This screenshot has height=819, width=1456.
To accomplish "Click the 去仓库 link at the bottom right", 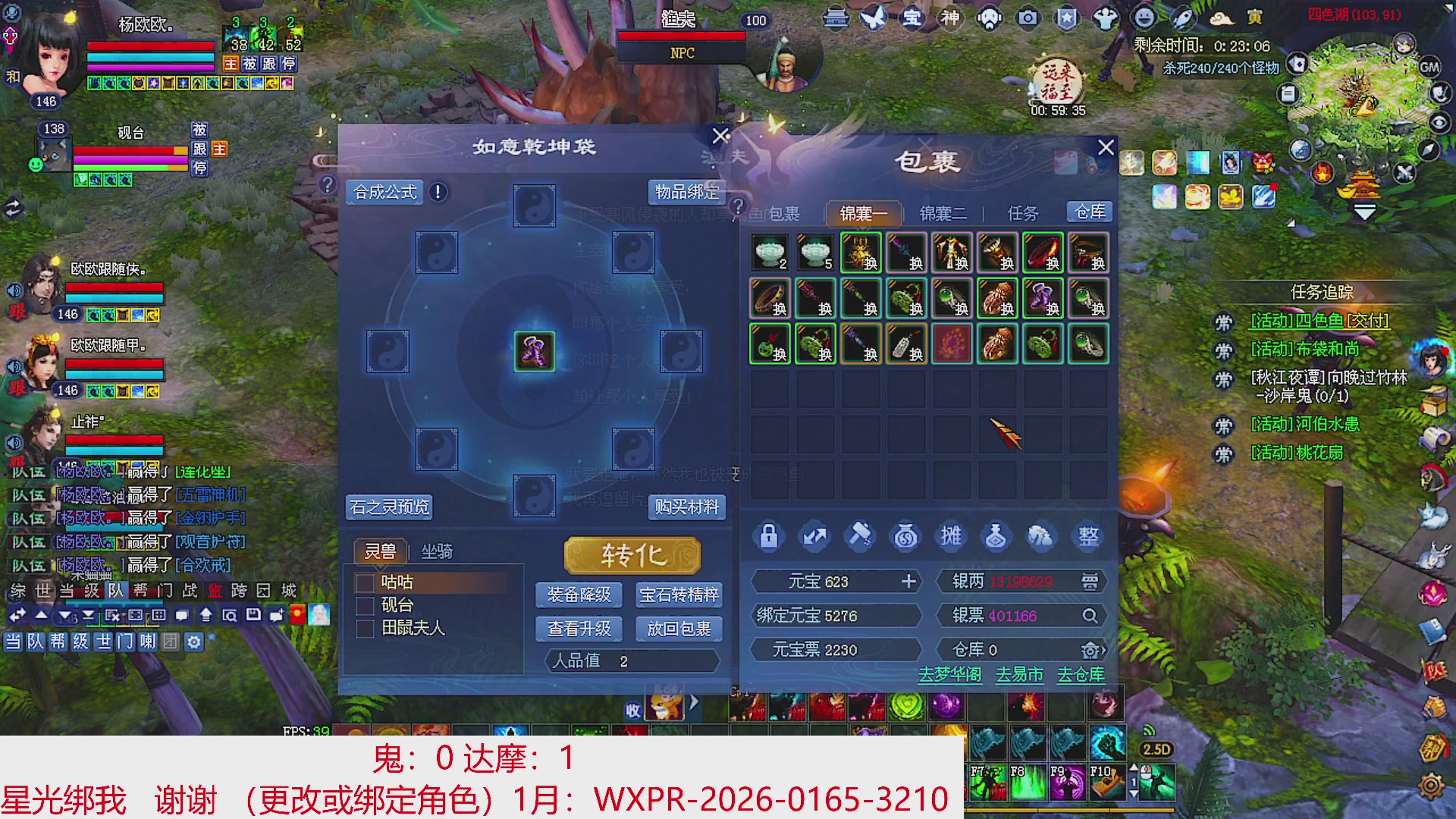I will [x=1080, y=674].
